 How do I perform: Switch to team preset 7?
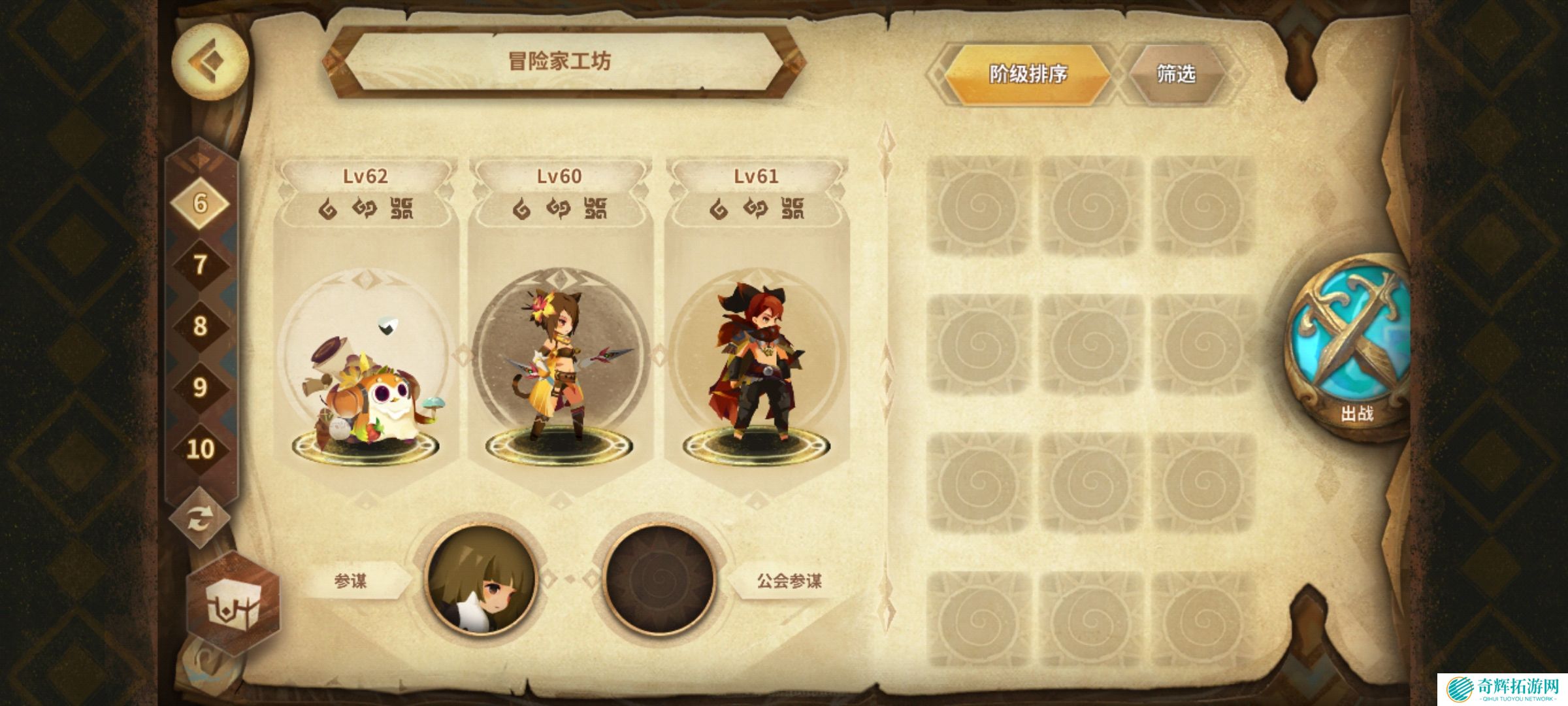200,265
